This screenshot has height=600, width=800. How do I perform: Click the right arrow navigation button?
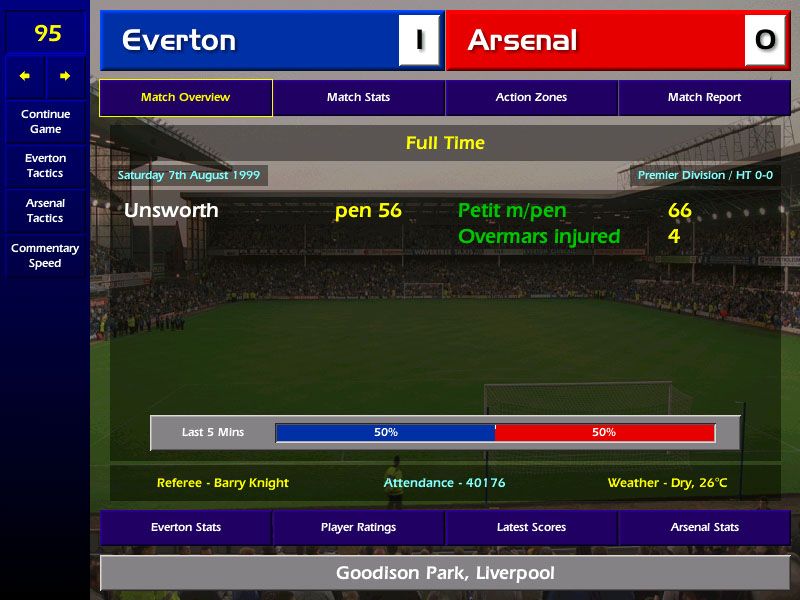point(65,76)
